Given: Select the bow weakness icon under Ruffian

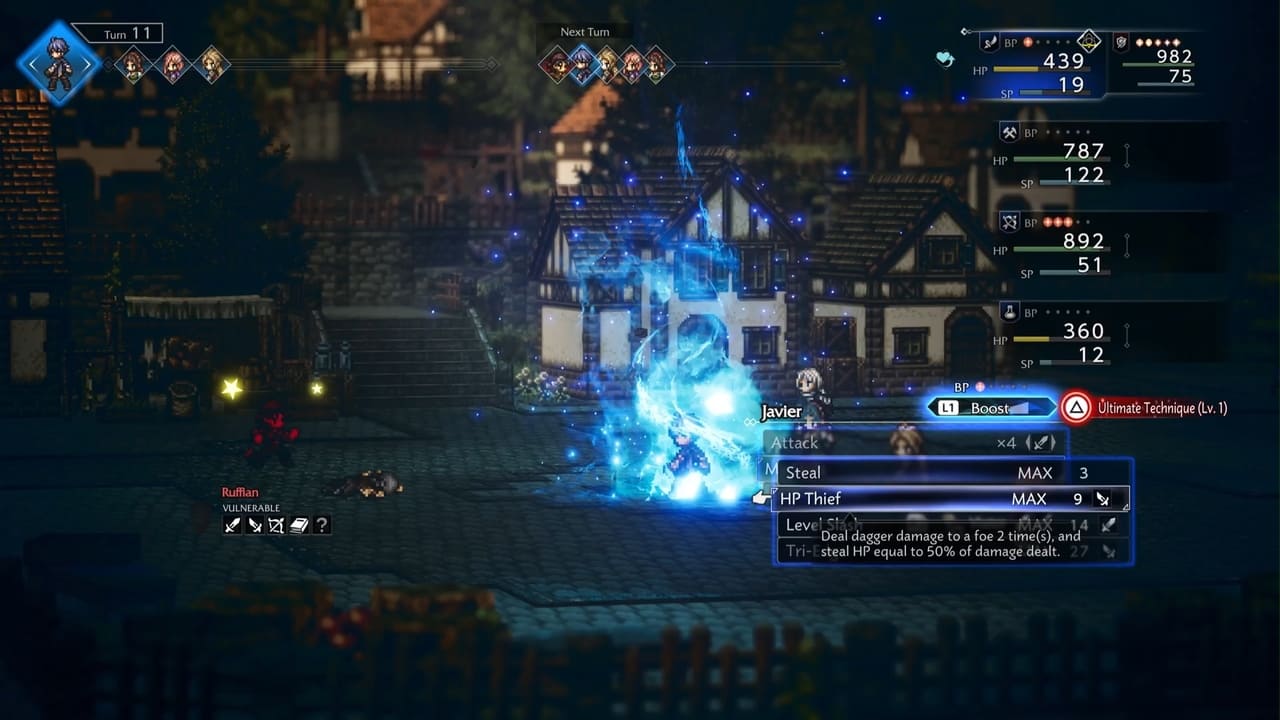Looking at the screenshot, I should coord(277,525).
